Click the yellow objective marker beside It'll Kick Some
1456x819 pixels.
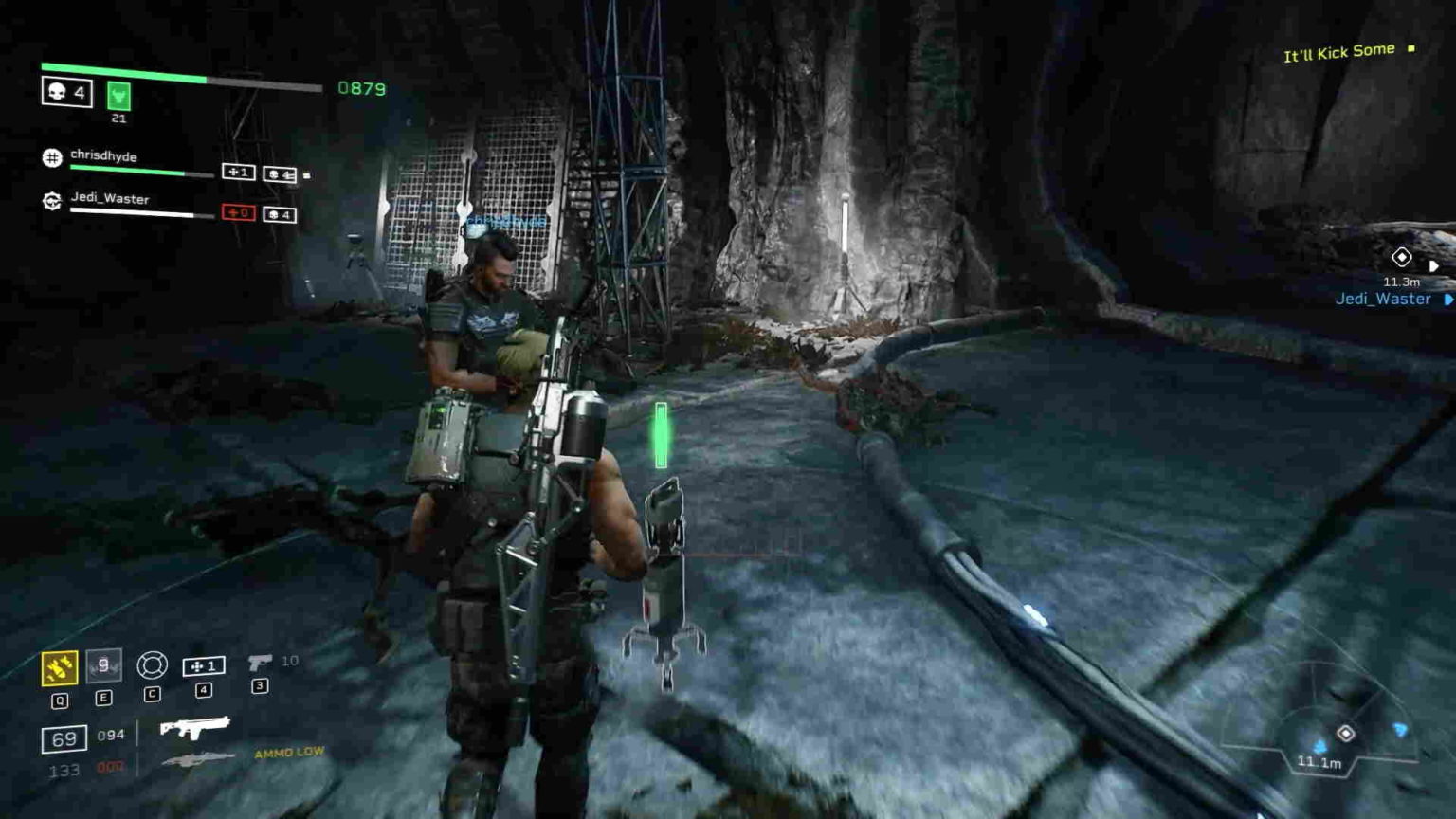click(x=1410, y=49)
